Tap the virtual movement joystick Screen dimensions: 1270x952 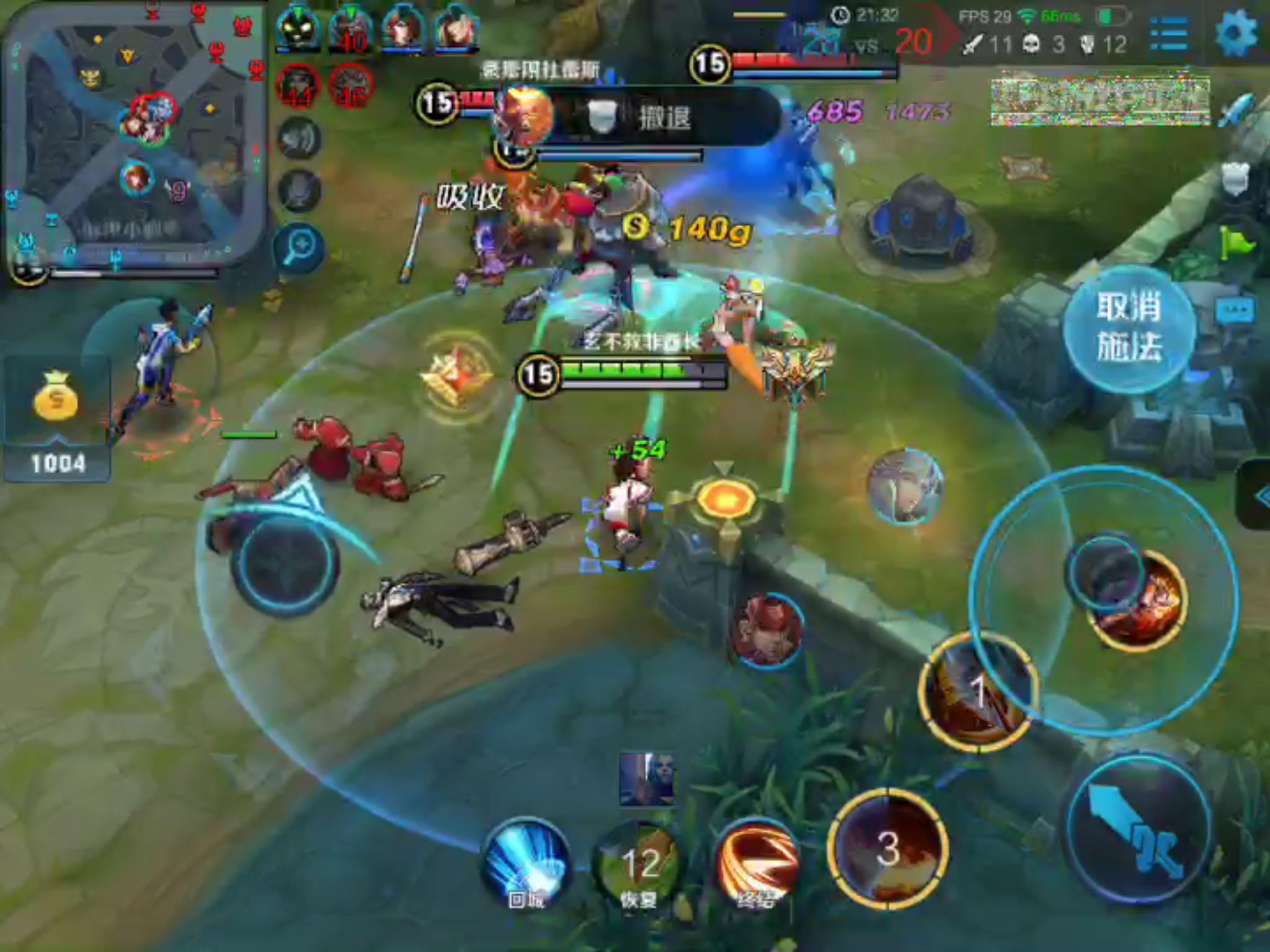[x=285, y=564]
